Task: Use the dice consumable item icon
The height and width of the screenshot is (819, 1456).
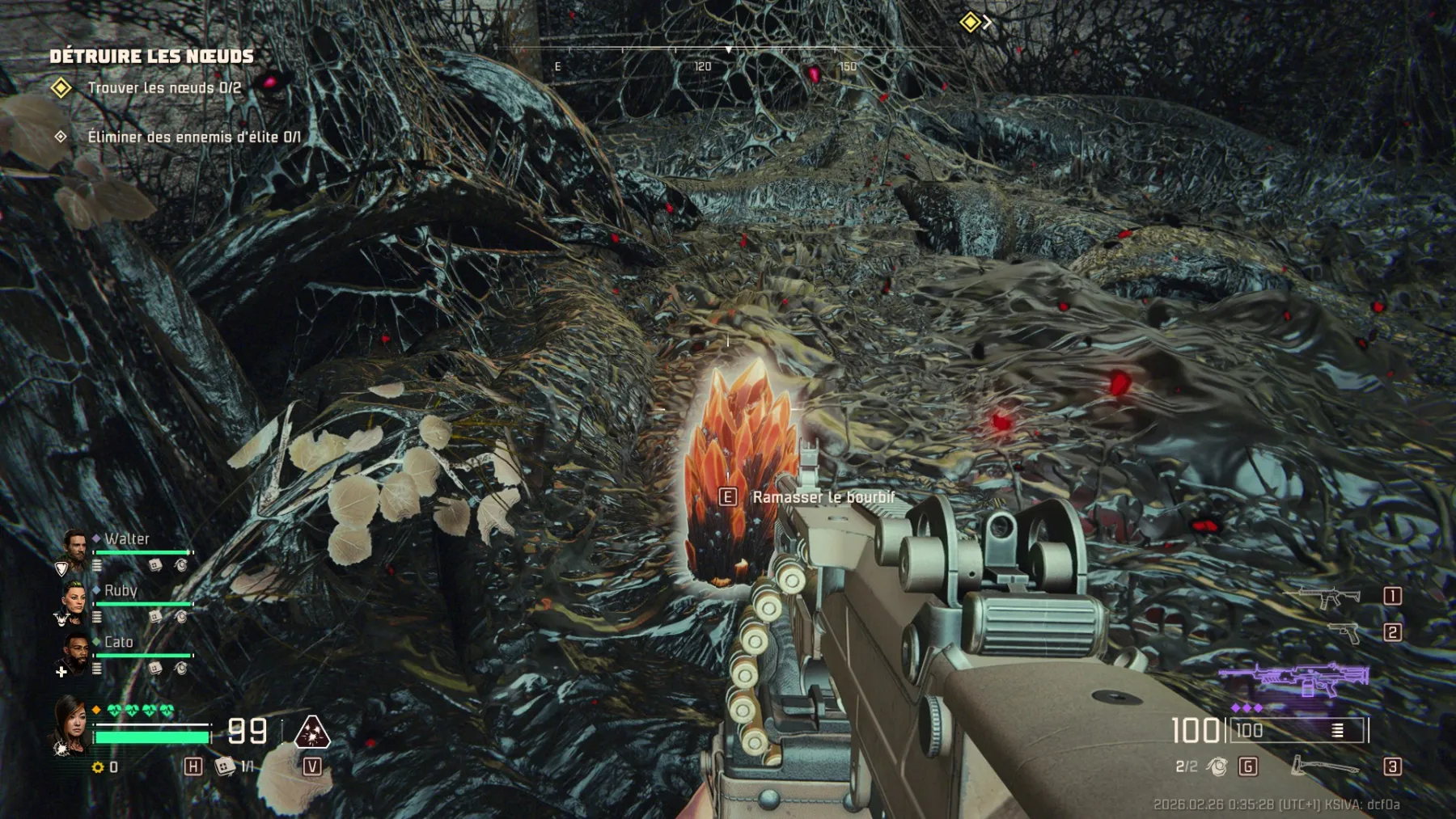Action: 225,766
